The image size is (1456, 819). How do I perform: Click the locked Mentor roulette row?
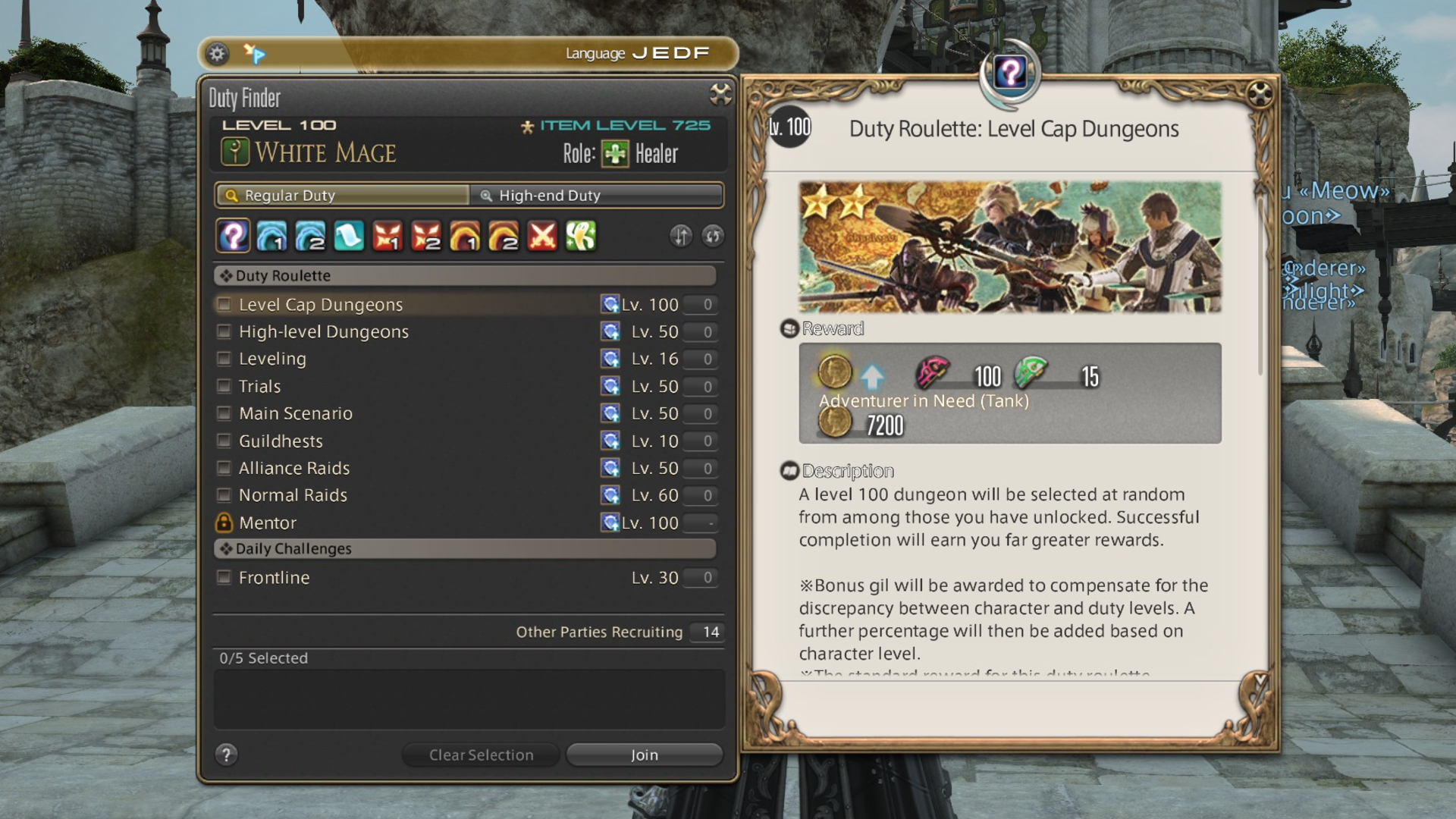(268, 523)
